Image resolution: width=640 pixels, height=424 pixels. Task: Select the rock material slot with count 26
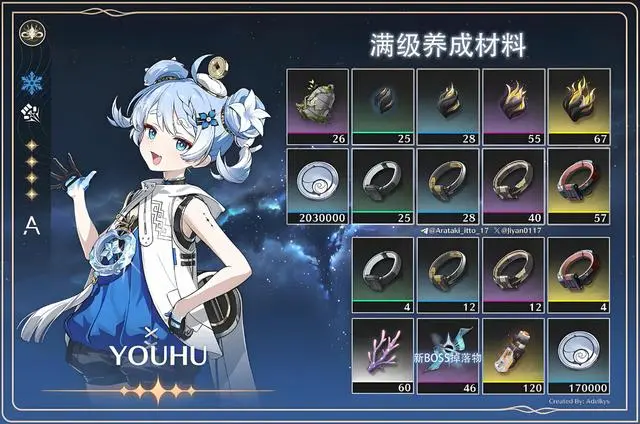click(318, 105)
